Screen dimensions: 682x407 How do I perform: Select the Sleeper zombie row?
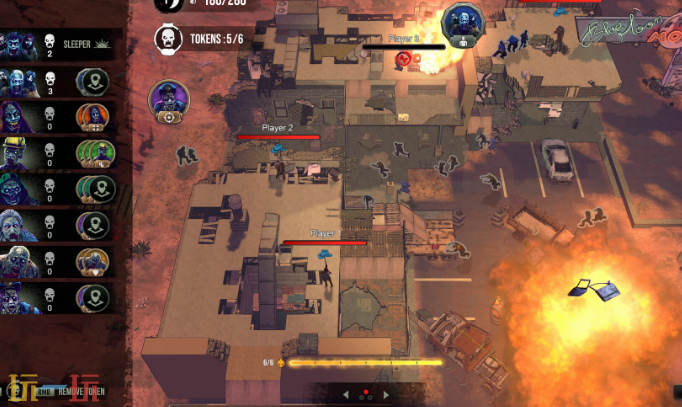click(x=60, y=44)
